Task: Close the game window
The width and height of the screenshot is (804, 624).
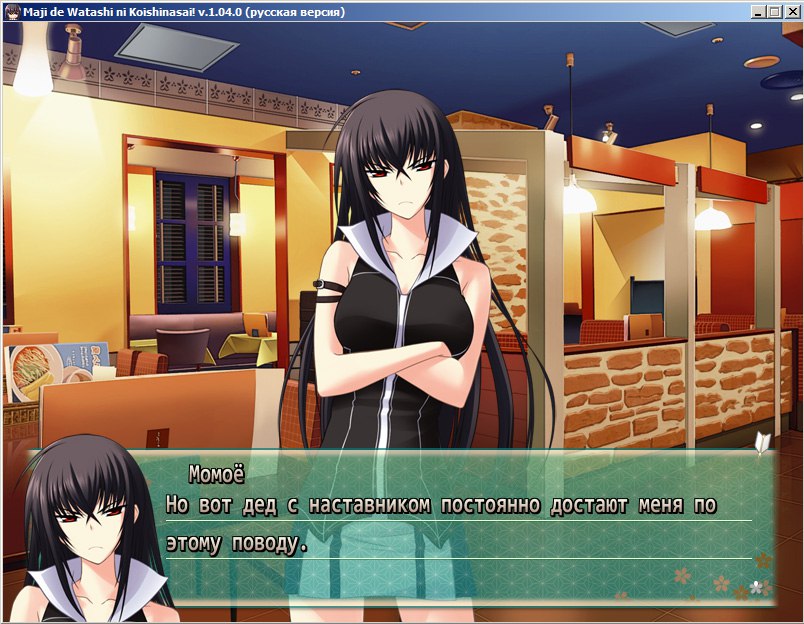Action: [x=790, y=12]
